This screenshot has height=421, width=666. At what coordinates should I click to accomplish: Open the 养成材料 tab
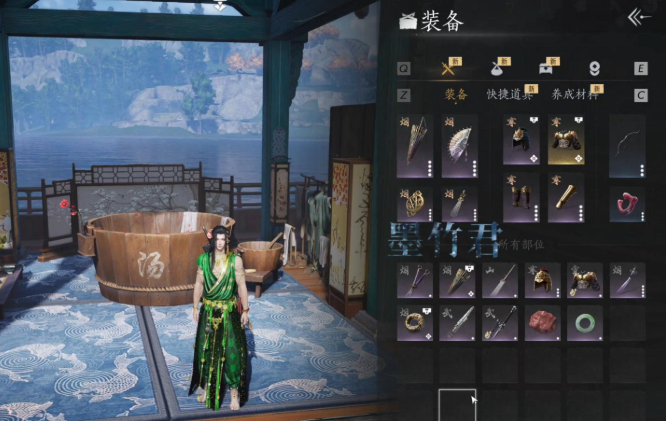(x=575, y=95)
